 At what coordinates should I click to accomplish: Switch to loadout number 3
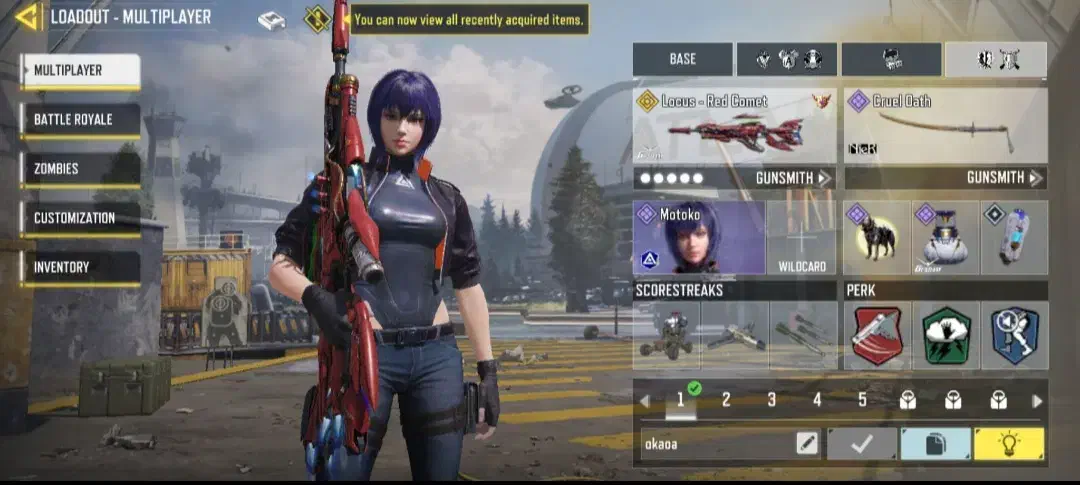[x=771, y=400]
